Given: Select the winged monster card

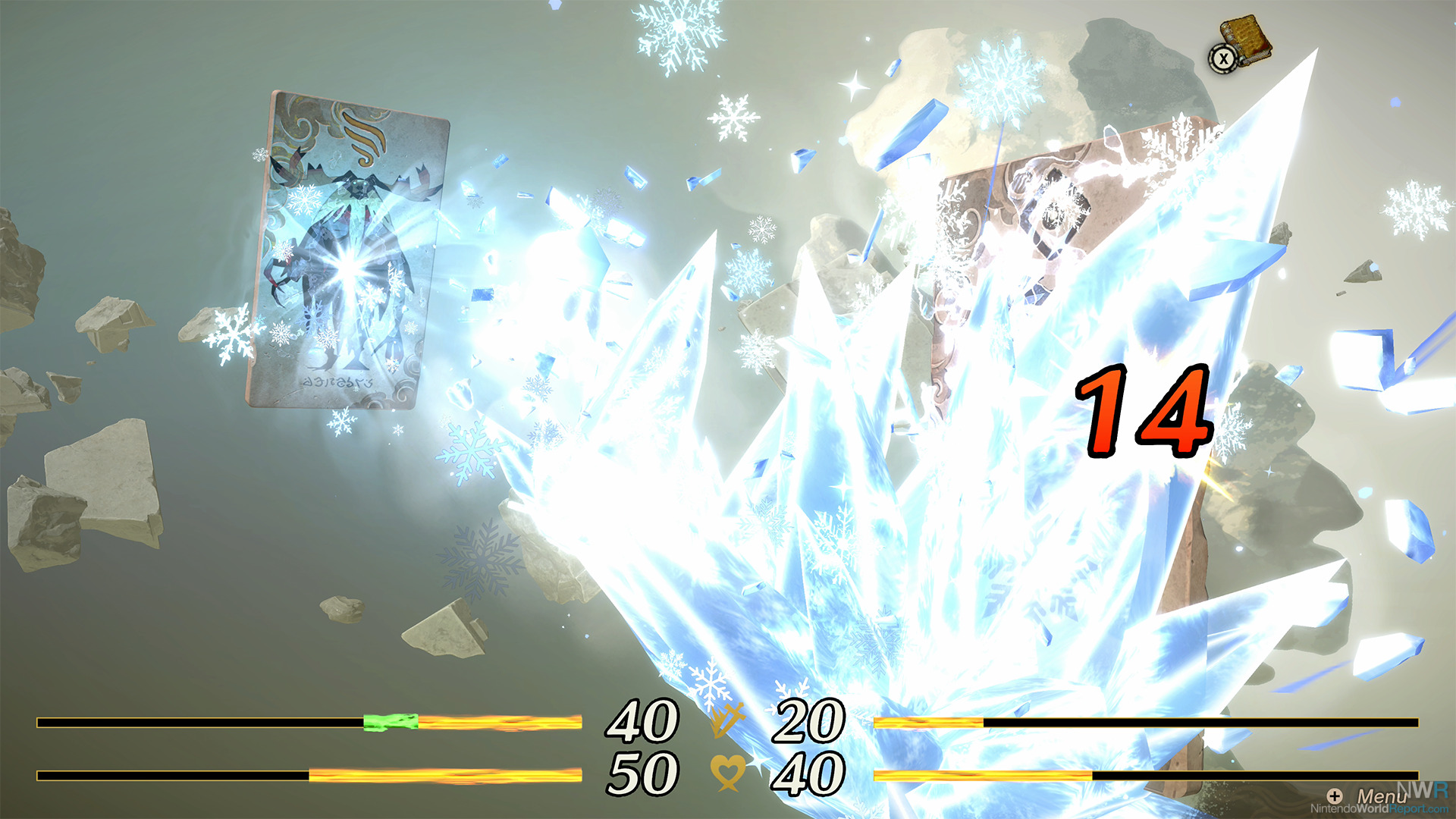Looking at the screenshot, I should pyautogui.click(x=348, y=251).
